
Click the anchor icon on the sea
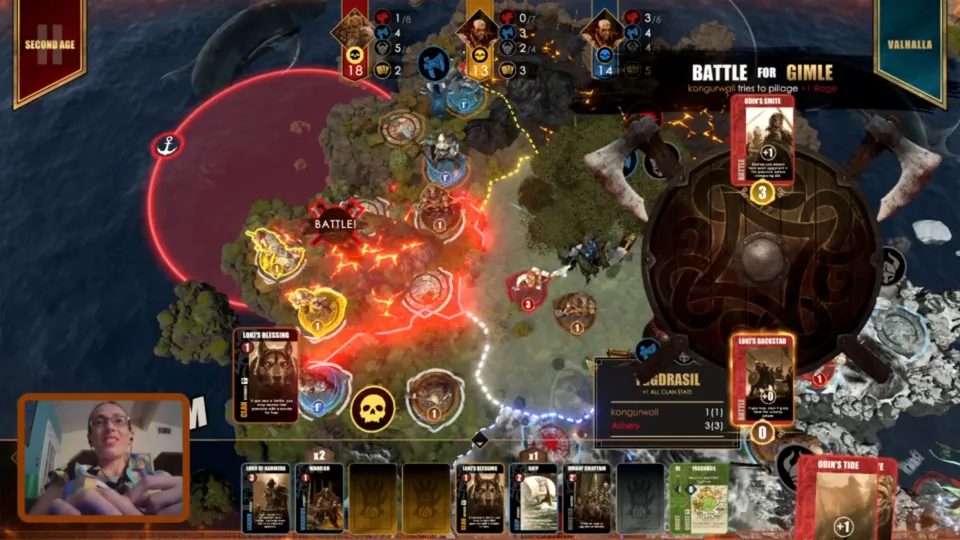(166, 146)
